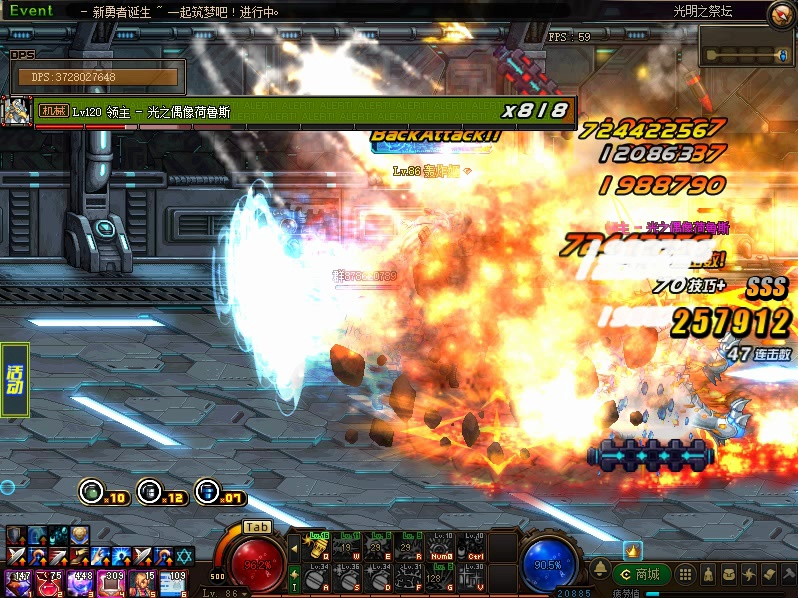
Task: Use the purple orb item in slot 3
Action: click(79, 581)
